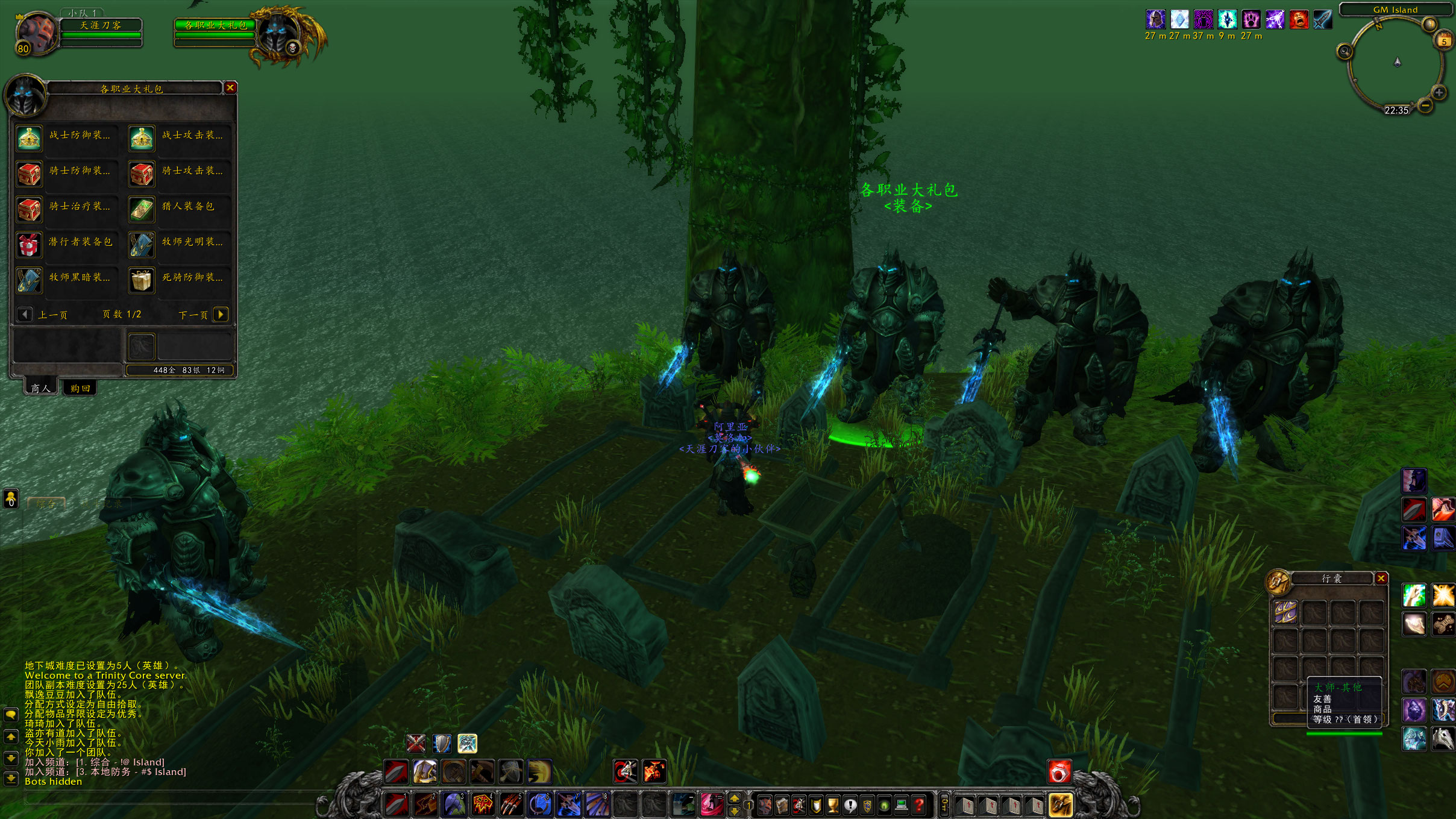Image resolution: width=1456 pixels, height=819 pixels.
Task: Go to the next merchant page (下一页)
Action: (221, 314)
